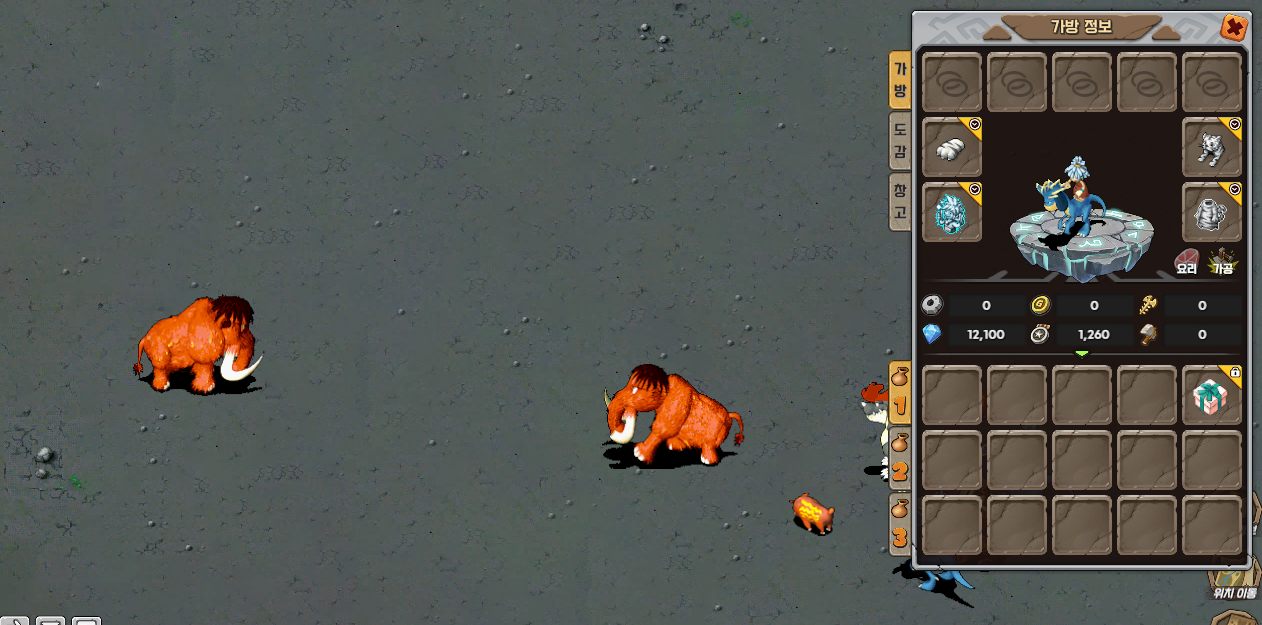Select the gift box inventory item
Screen dimensions: 1262x625
click(1212, 396)
